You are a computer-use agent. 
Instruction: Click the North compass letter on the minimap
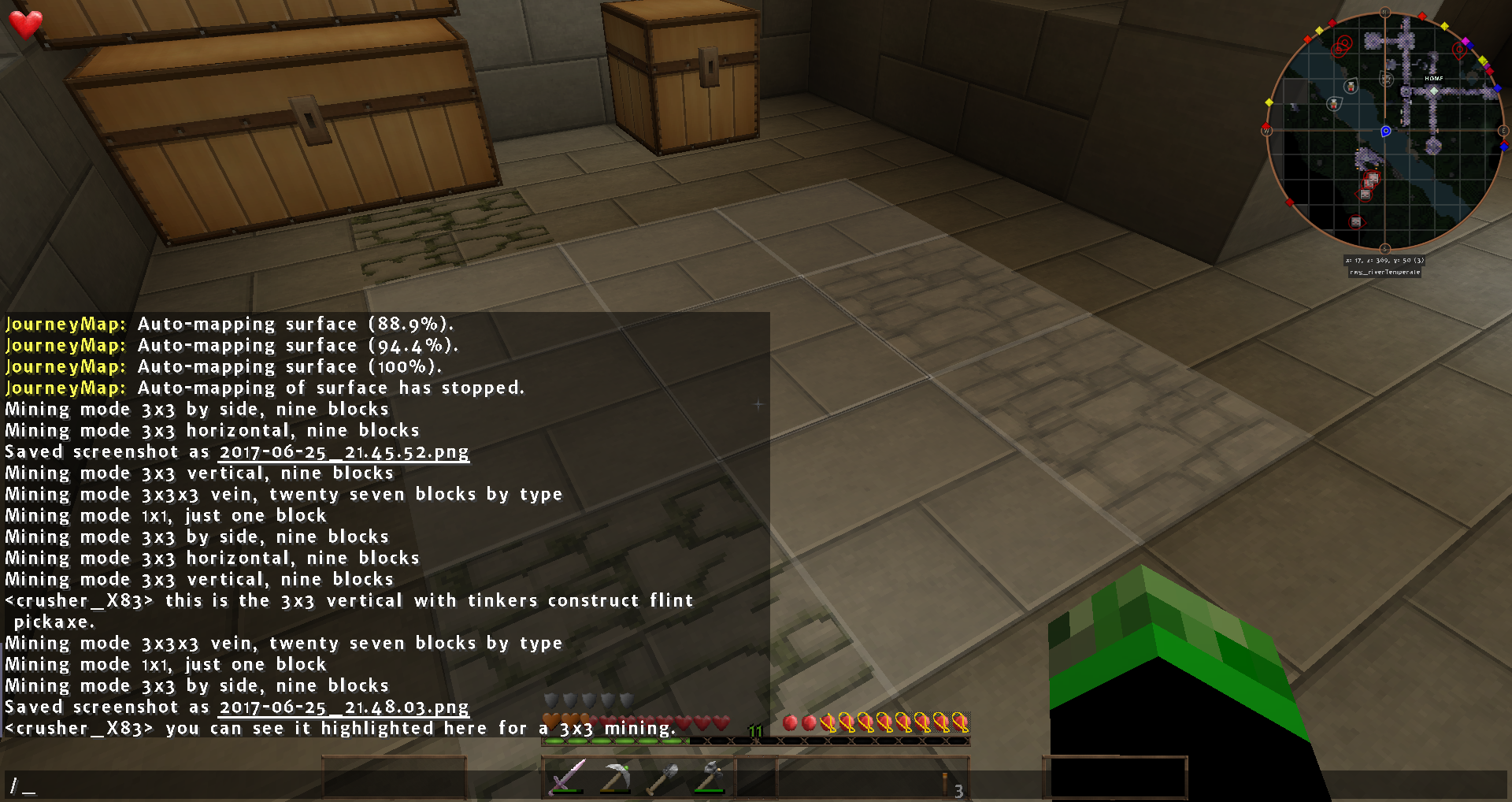1384,12
